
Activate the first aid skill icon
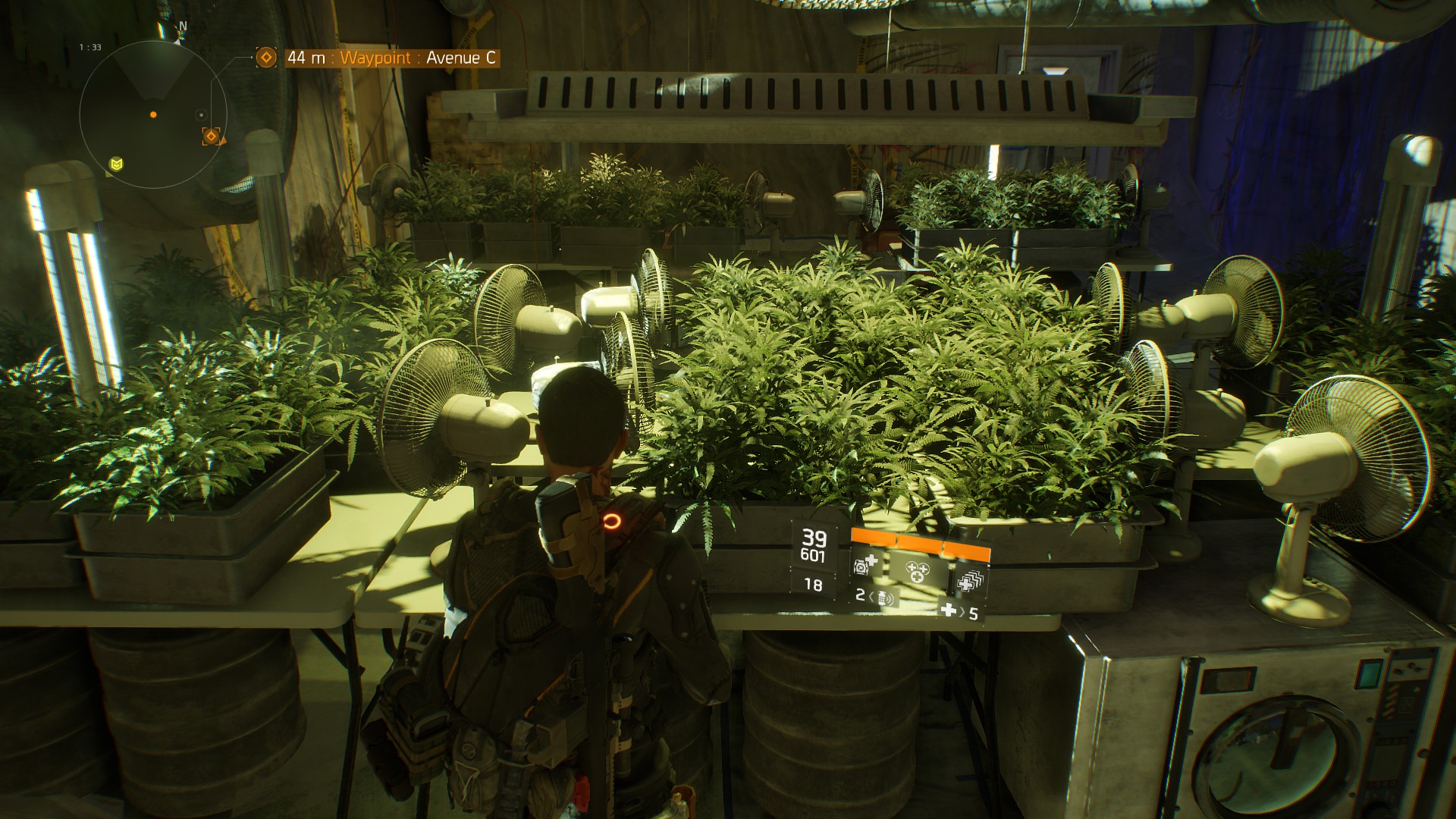(866, 565)
